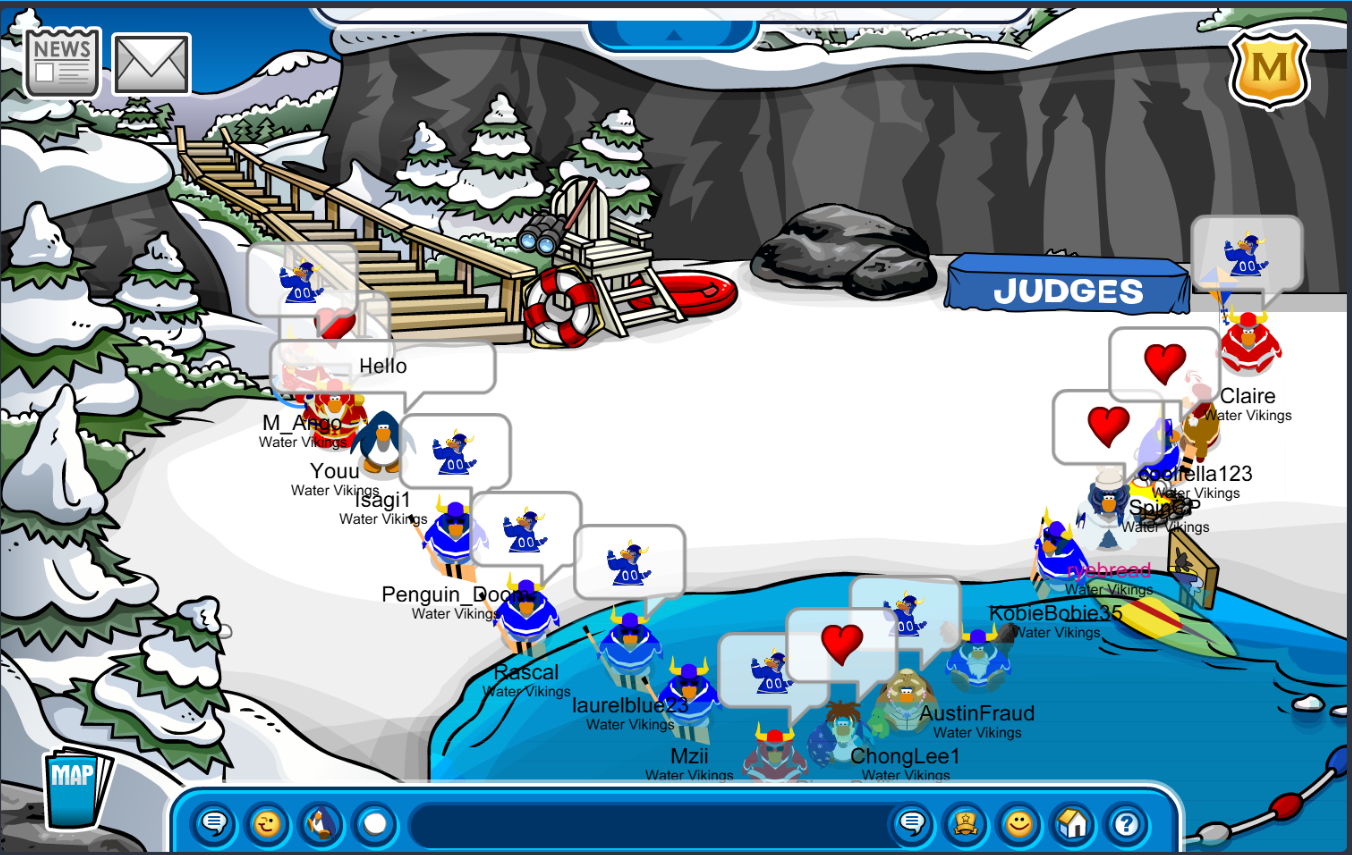Open the penguin actions menu
Viewport: 1352px width, 855px height.
point(321,824)
